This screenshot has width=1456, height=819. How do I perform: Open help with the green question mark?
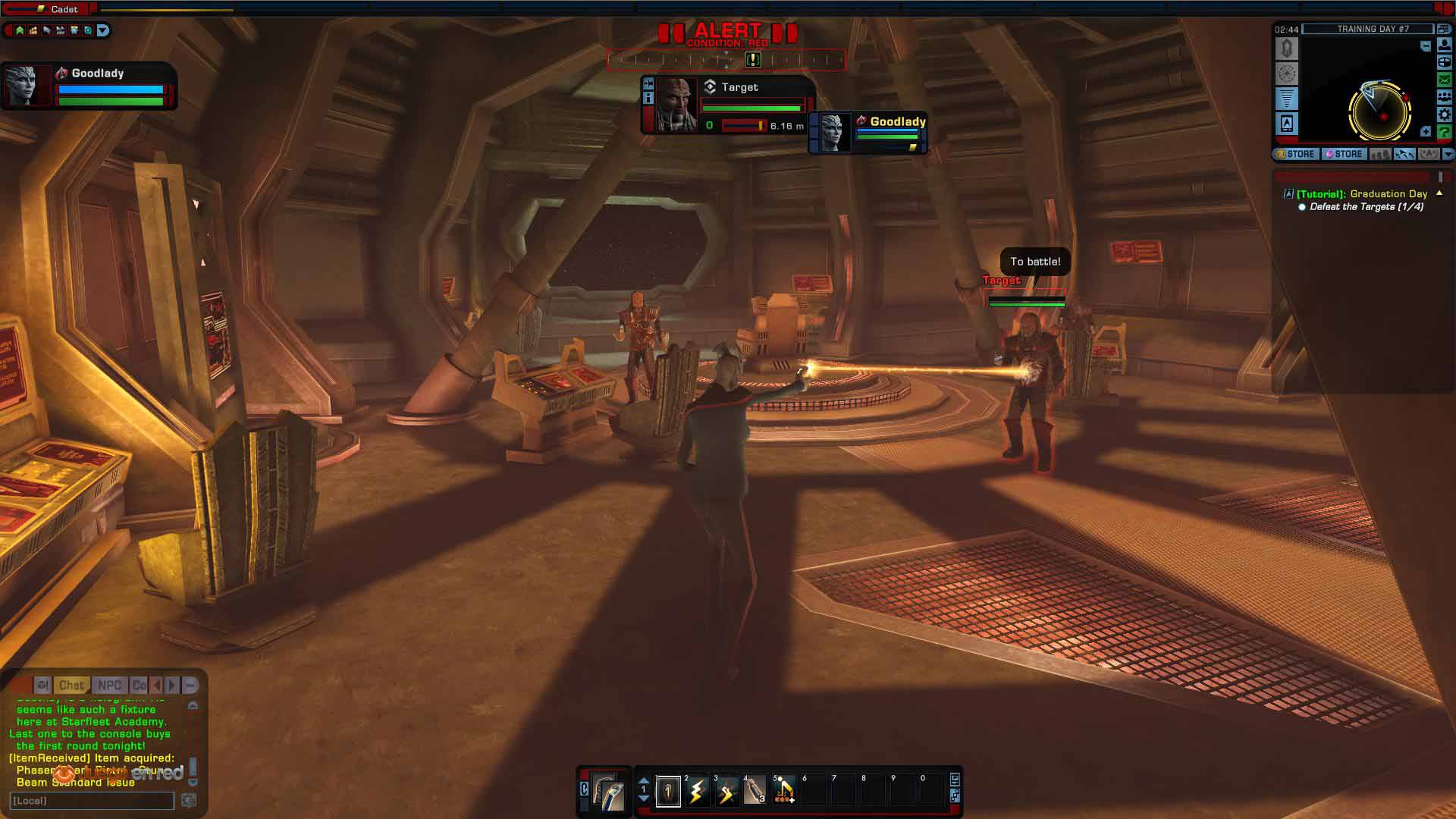[1444, 132]
